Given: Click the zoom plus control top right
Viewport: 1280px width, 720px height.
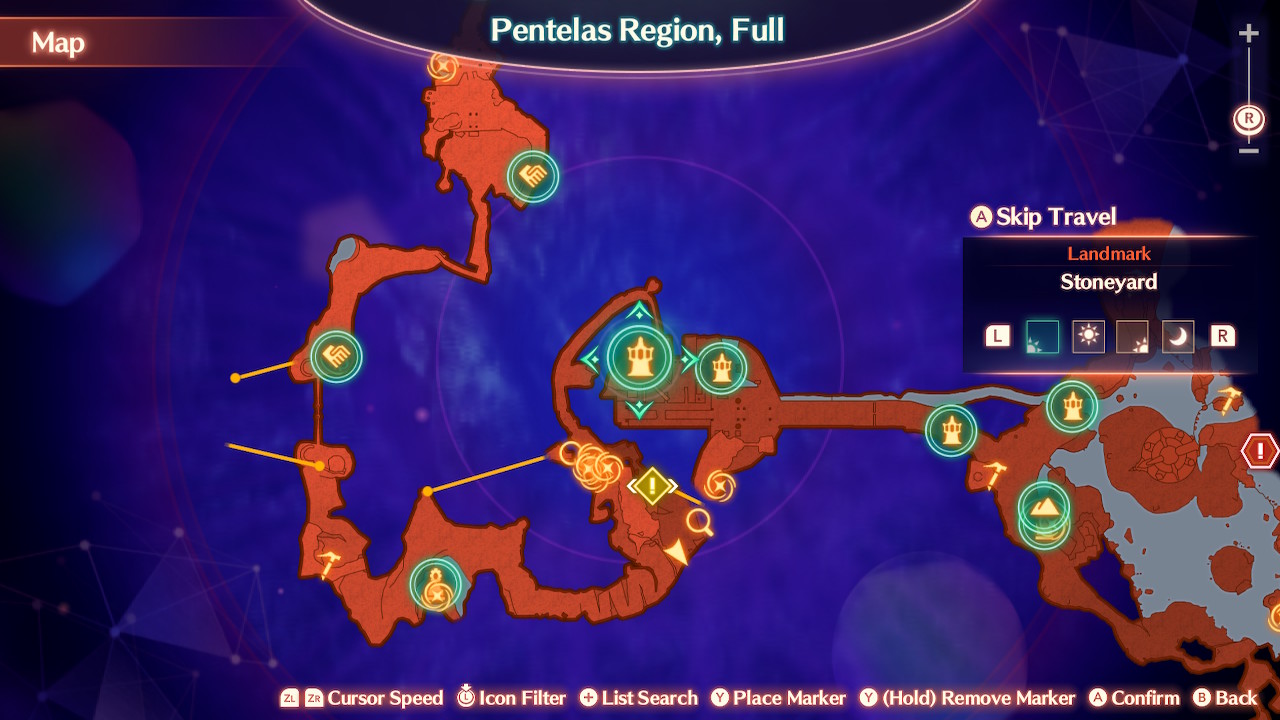Looking at the screenshot, I should tap(1247, 33).
